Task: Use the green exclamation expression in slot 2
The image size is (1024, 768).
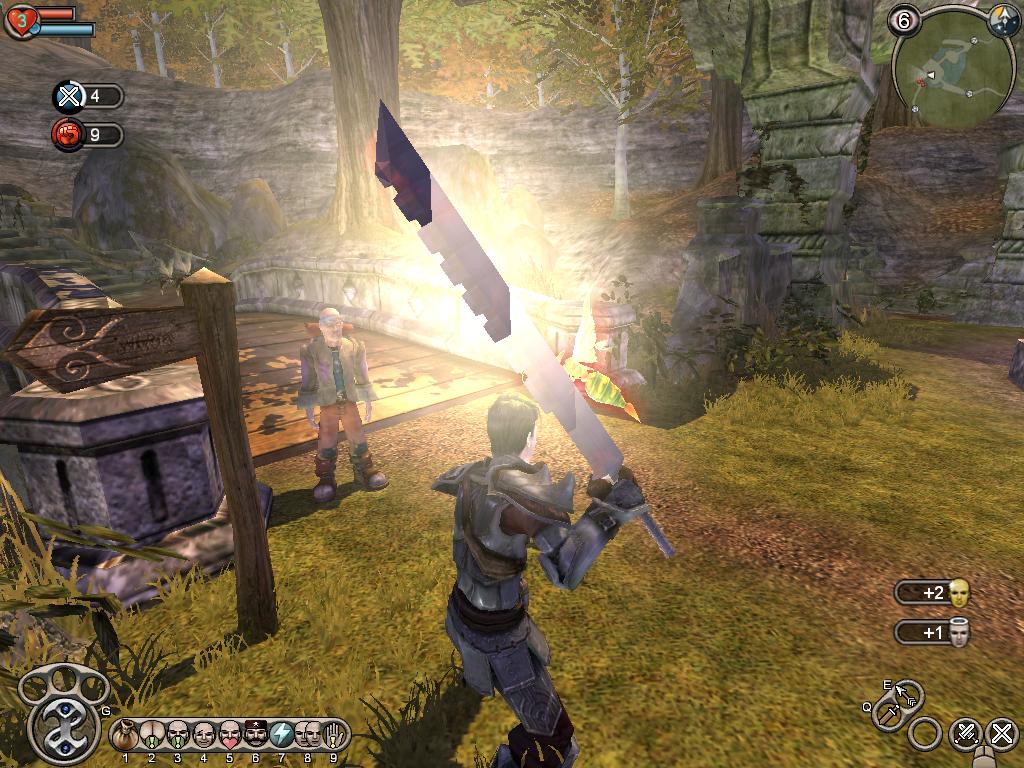Action: click(152, 735)
